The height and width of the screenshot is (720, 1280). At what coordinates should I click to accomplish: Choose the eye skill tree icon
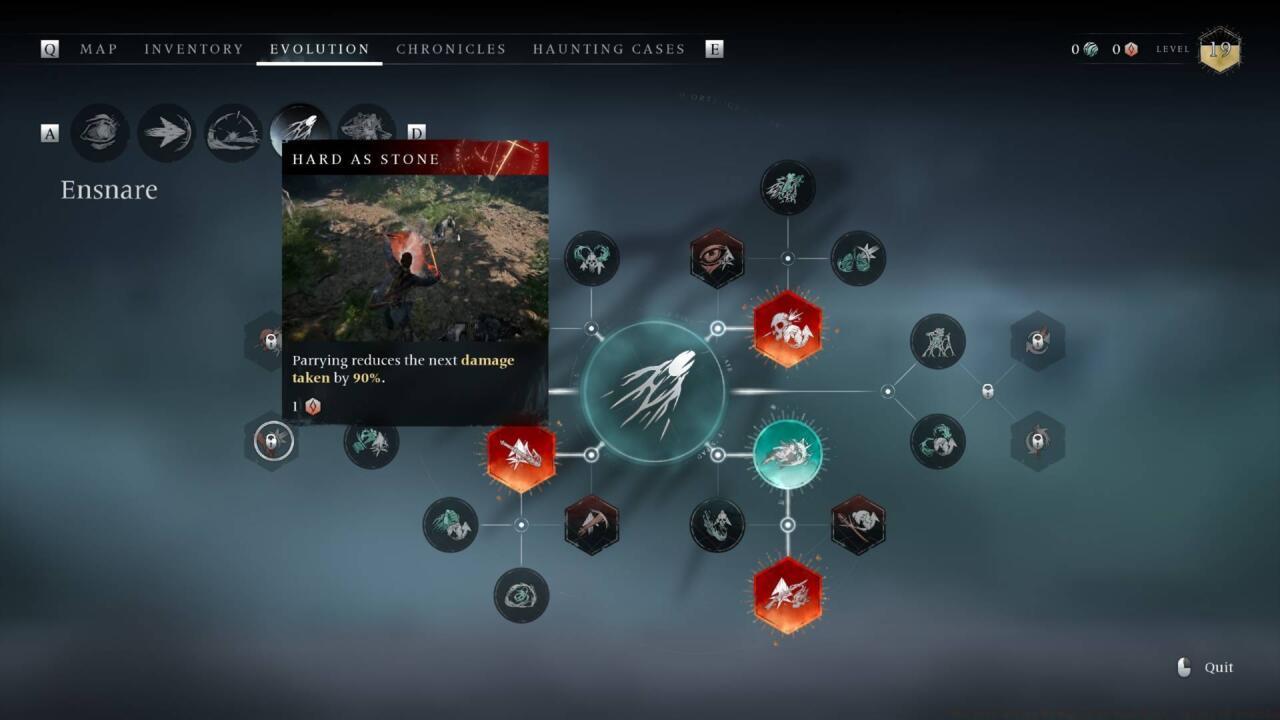100,132
